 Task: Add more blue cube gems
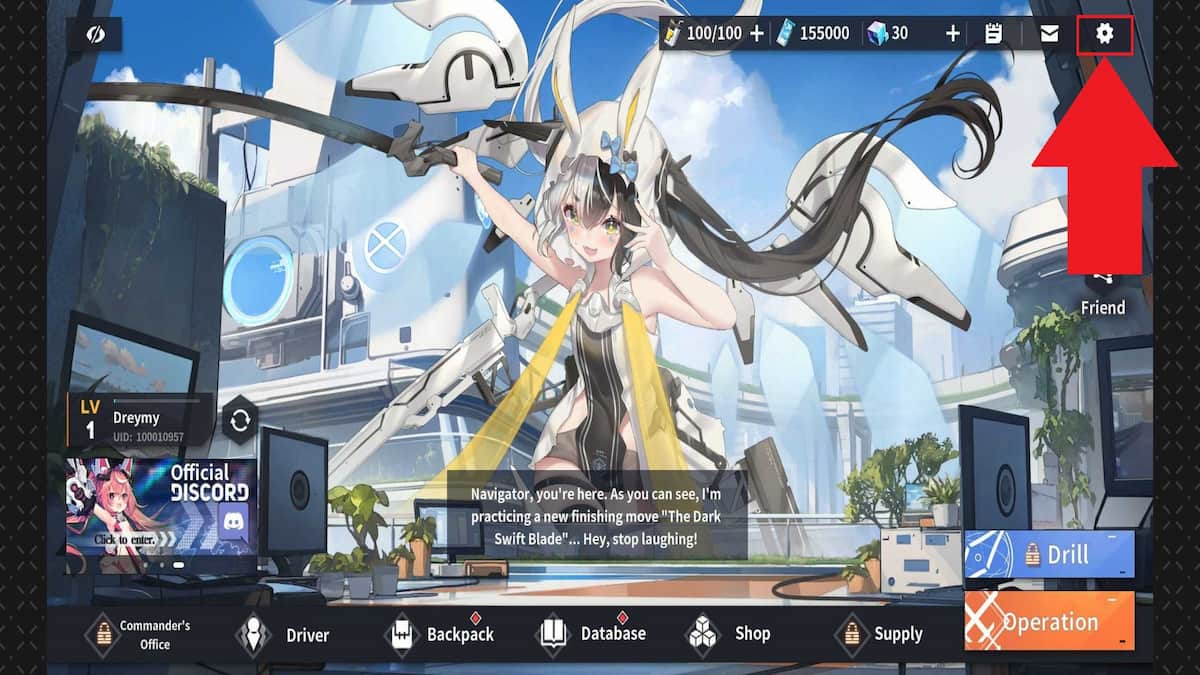tap(952, 34)
